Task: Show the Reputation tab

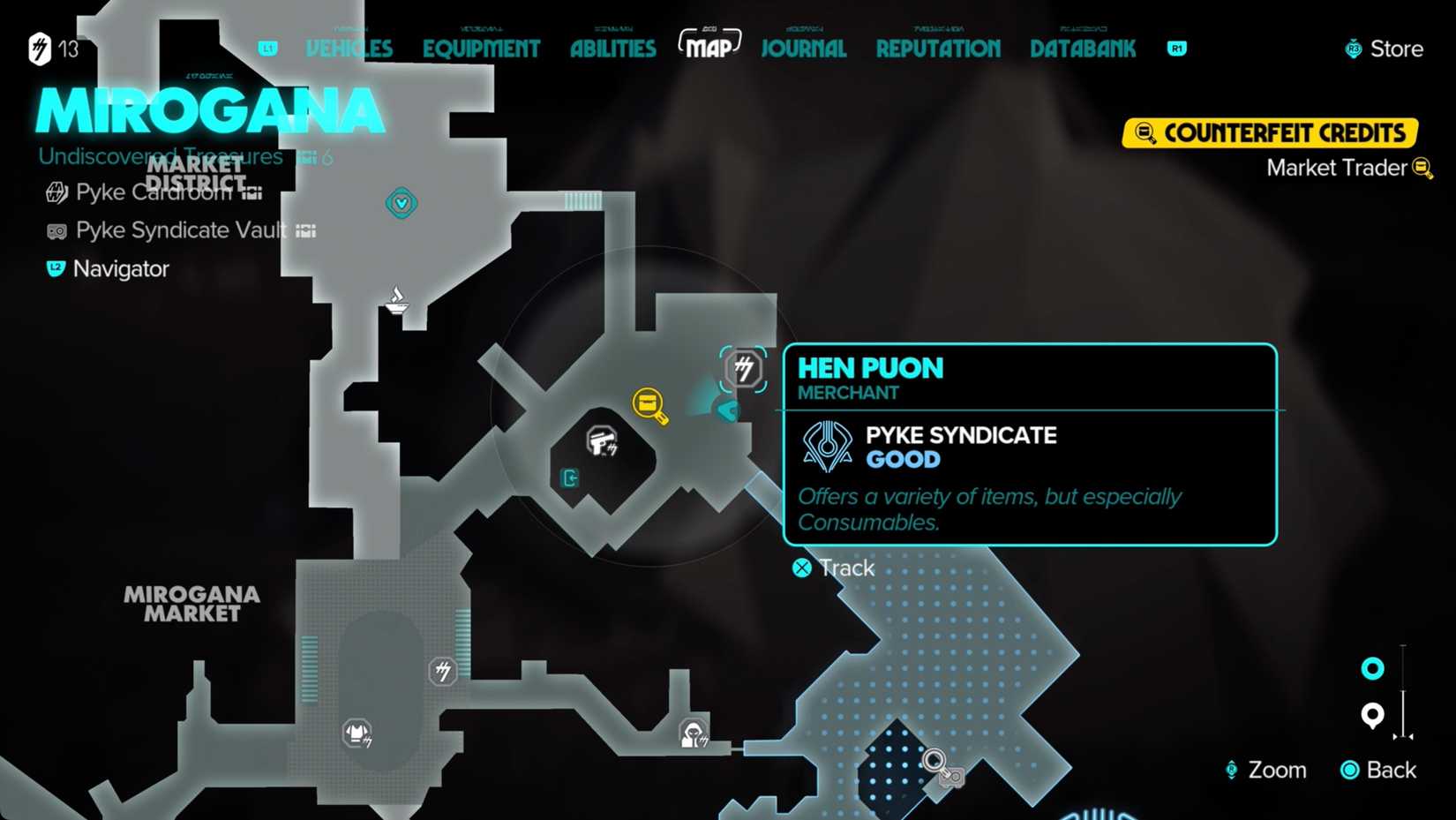Action: point(938,49)
